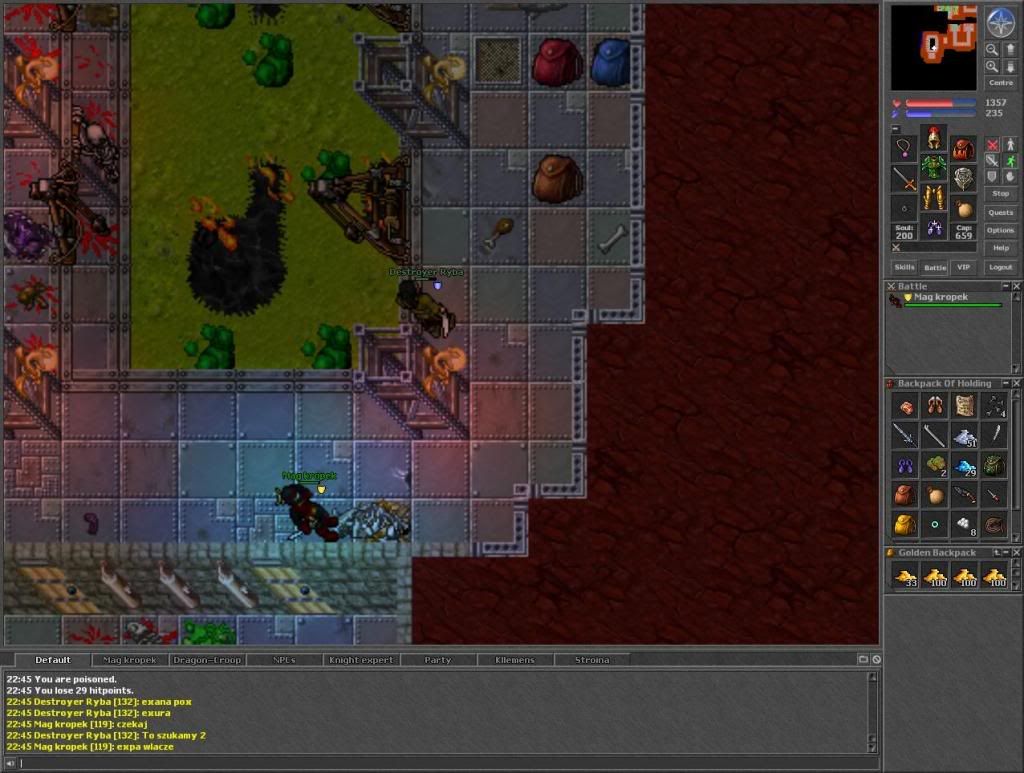1024x773 pixels.
Task: Select the equipped sword slot
Action: (905, 179)
